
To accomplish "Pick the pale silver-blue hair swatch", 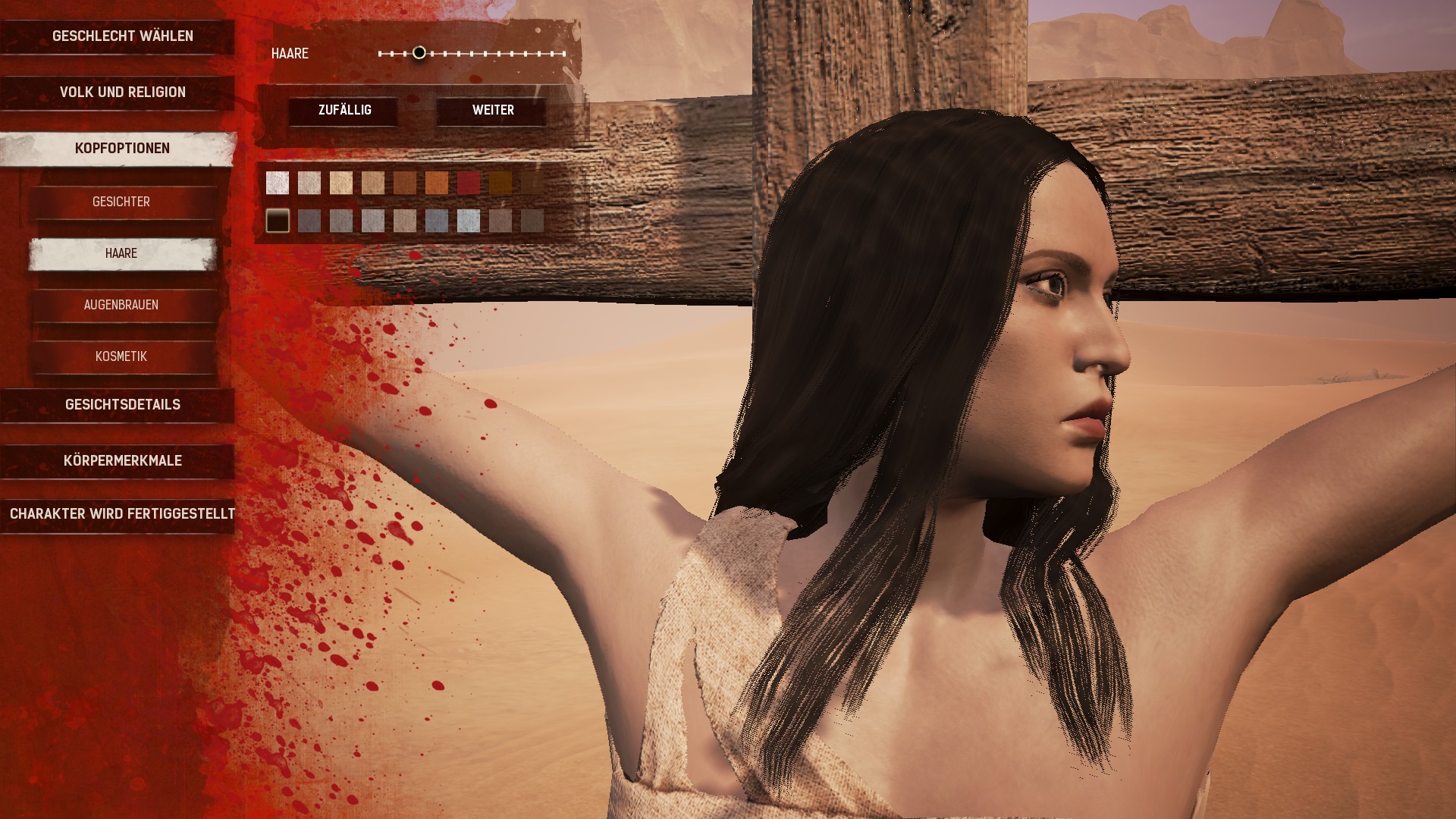I will coord(469,221).
